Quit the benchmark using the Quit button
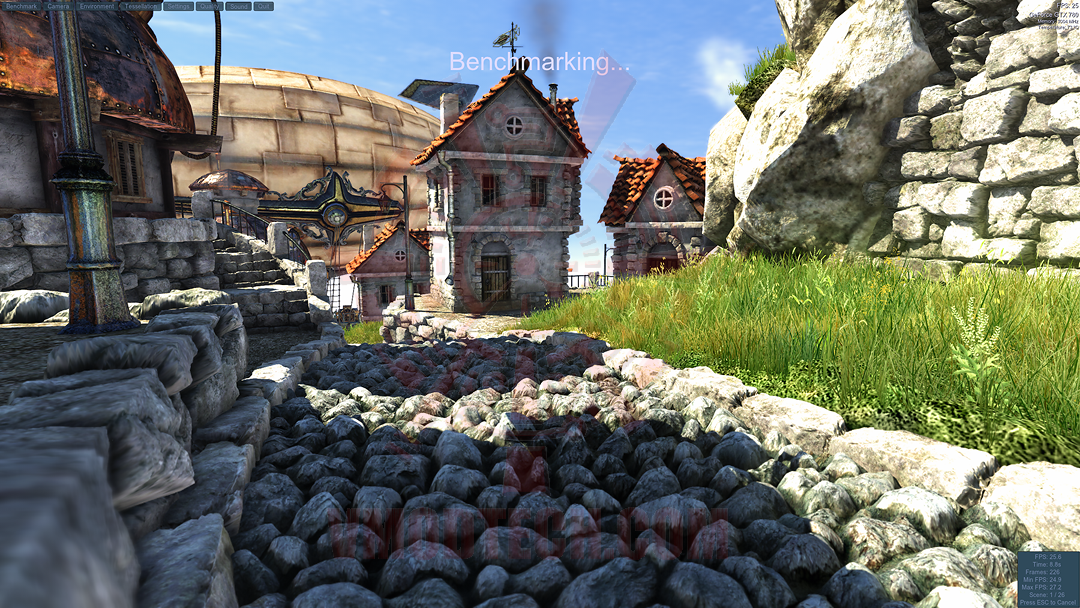Image resolution: width=1080 pixels, height=608 pixels. point(264,6)
